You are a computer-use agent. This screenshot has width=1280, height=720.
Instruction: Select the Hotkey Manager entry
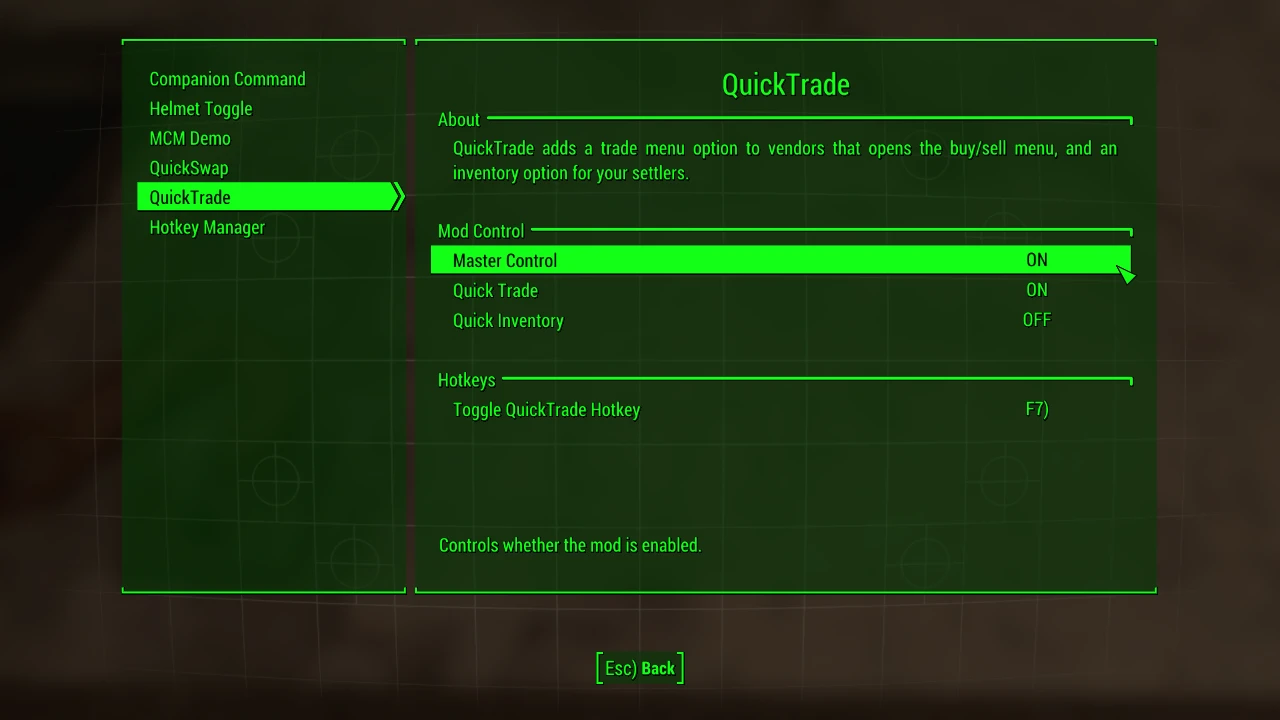[206, 227]
